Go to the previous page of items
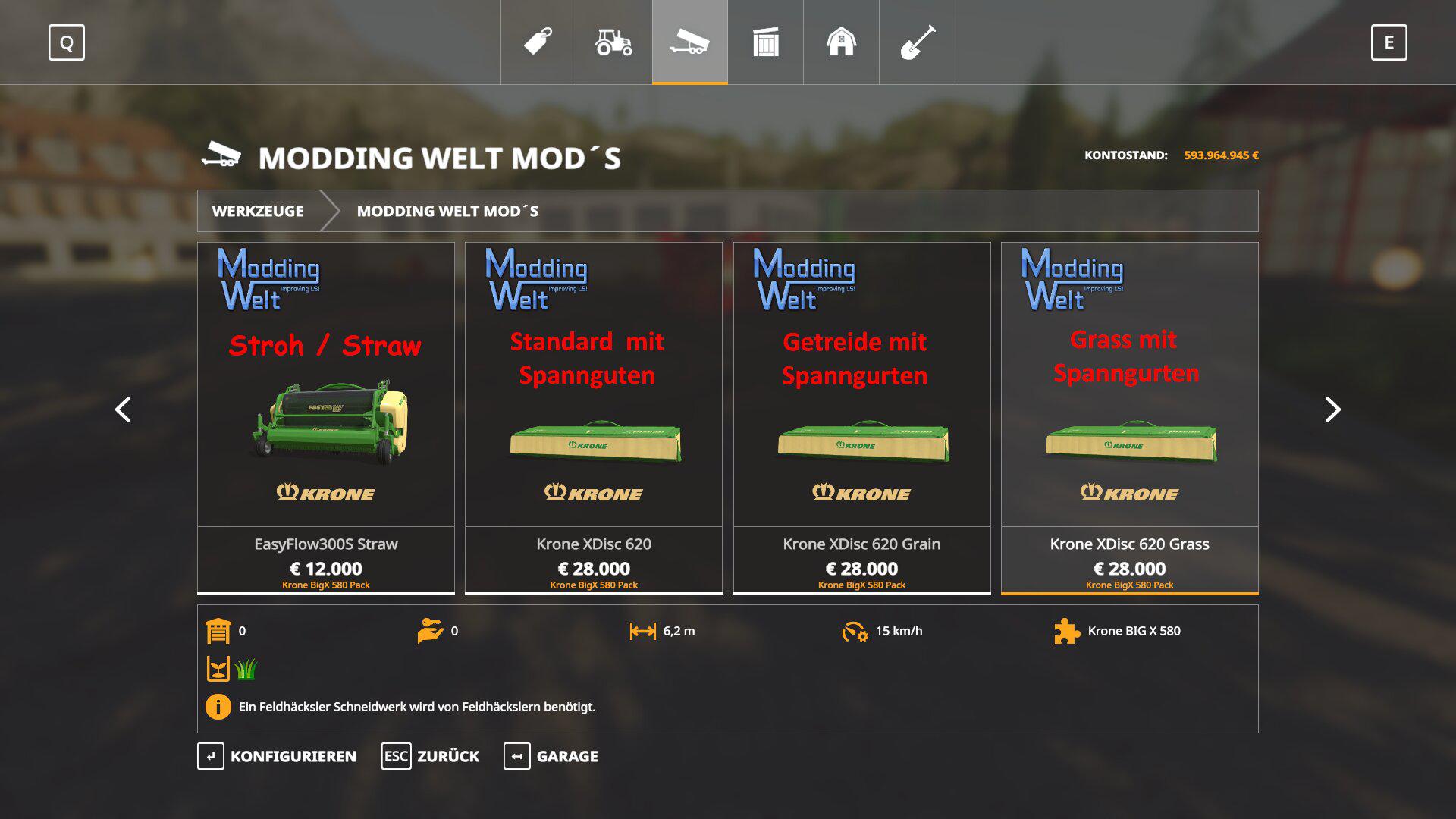 123,409
